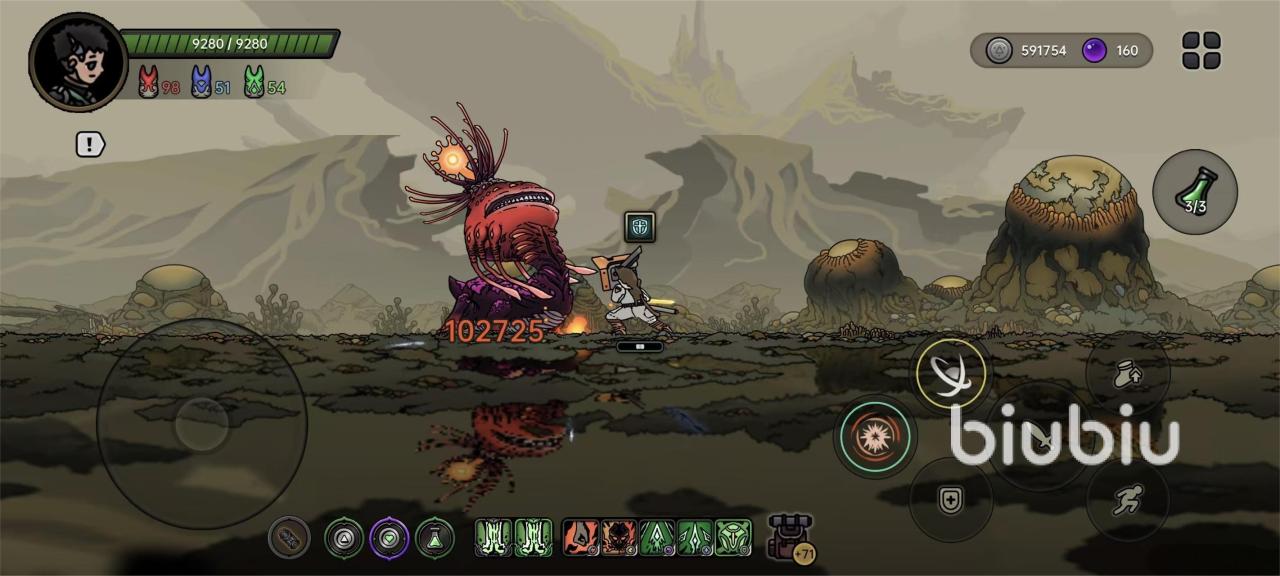Select the orange demon face buff icon
This screenshot has height=576, width=1280.
tap(620, 538)
